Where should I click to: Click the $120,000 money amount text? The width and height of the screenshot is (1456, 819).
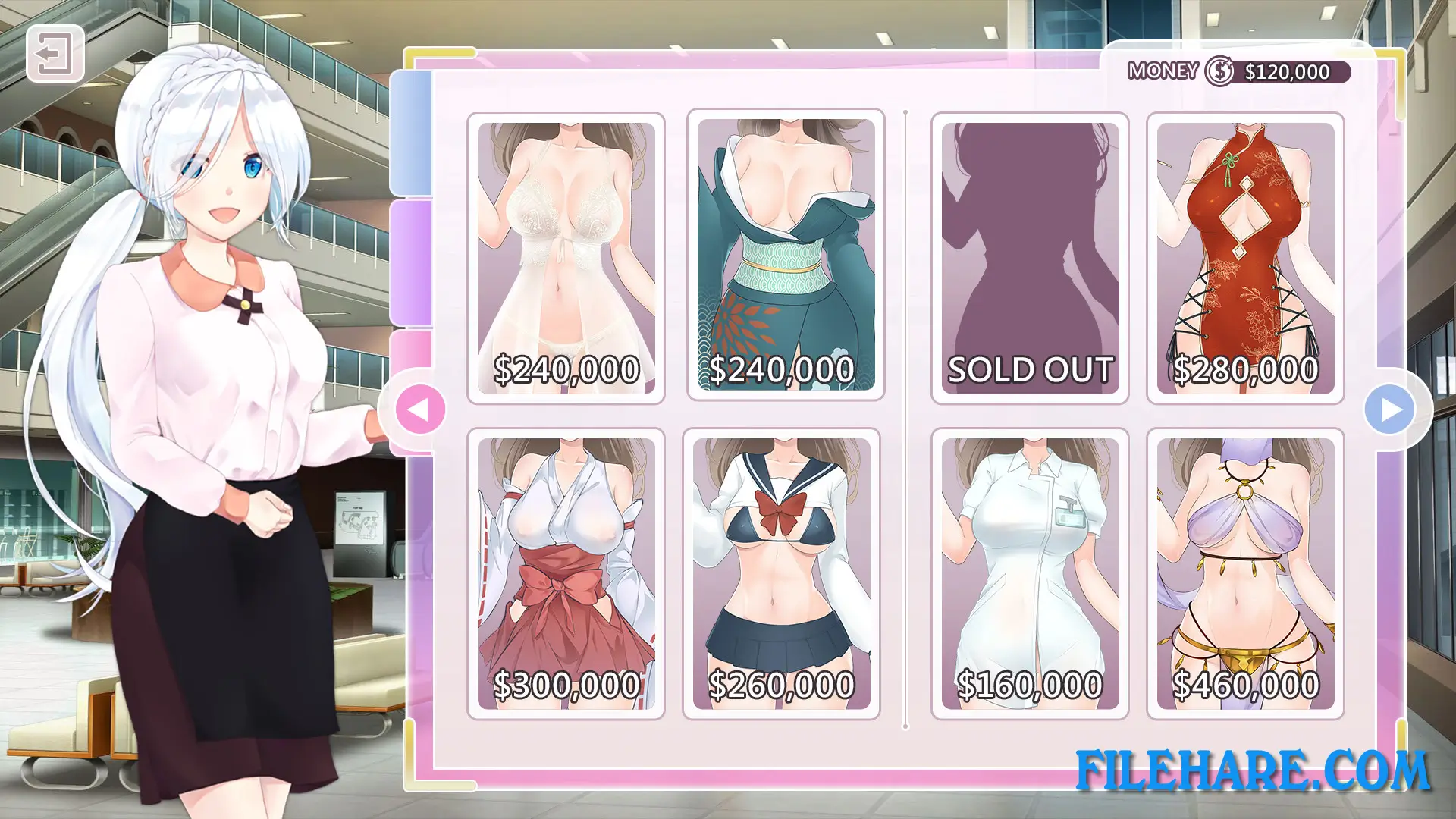pyautogui.click(x=1288, y=72)
